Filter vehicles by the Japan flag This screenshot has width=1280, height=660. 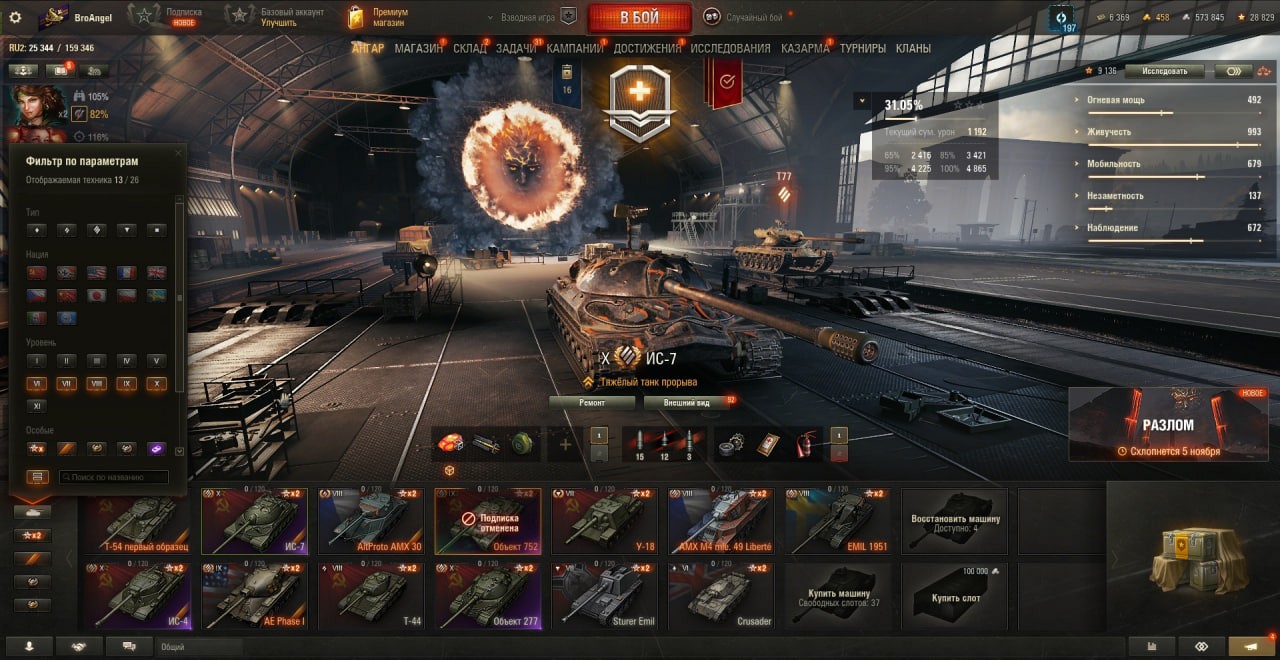(97, 296)
